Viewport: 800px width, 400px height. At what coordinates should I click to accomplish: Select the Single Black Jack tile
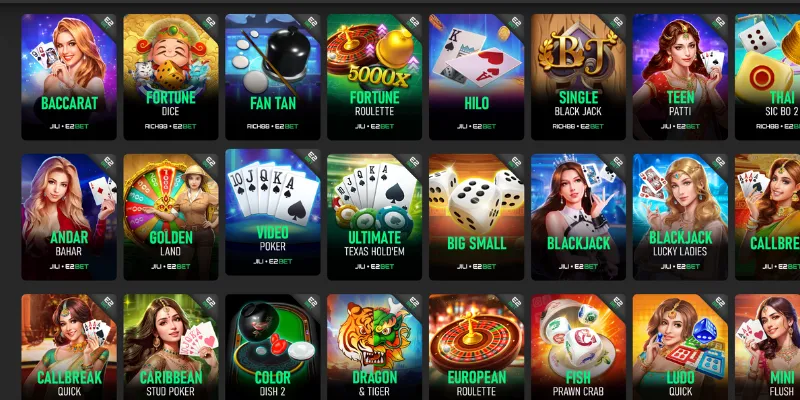(x=578, y=75)
